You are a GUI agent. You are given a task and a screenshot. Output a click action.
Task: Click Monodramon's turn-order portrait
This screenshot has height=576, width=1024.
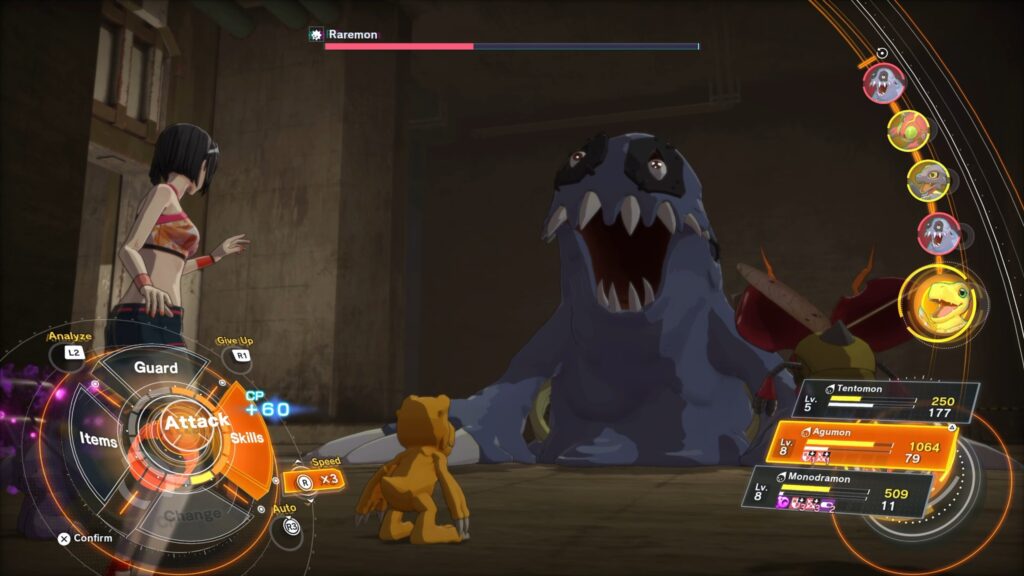(x=928, y=180)
